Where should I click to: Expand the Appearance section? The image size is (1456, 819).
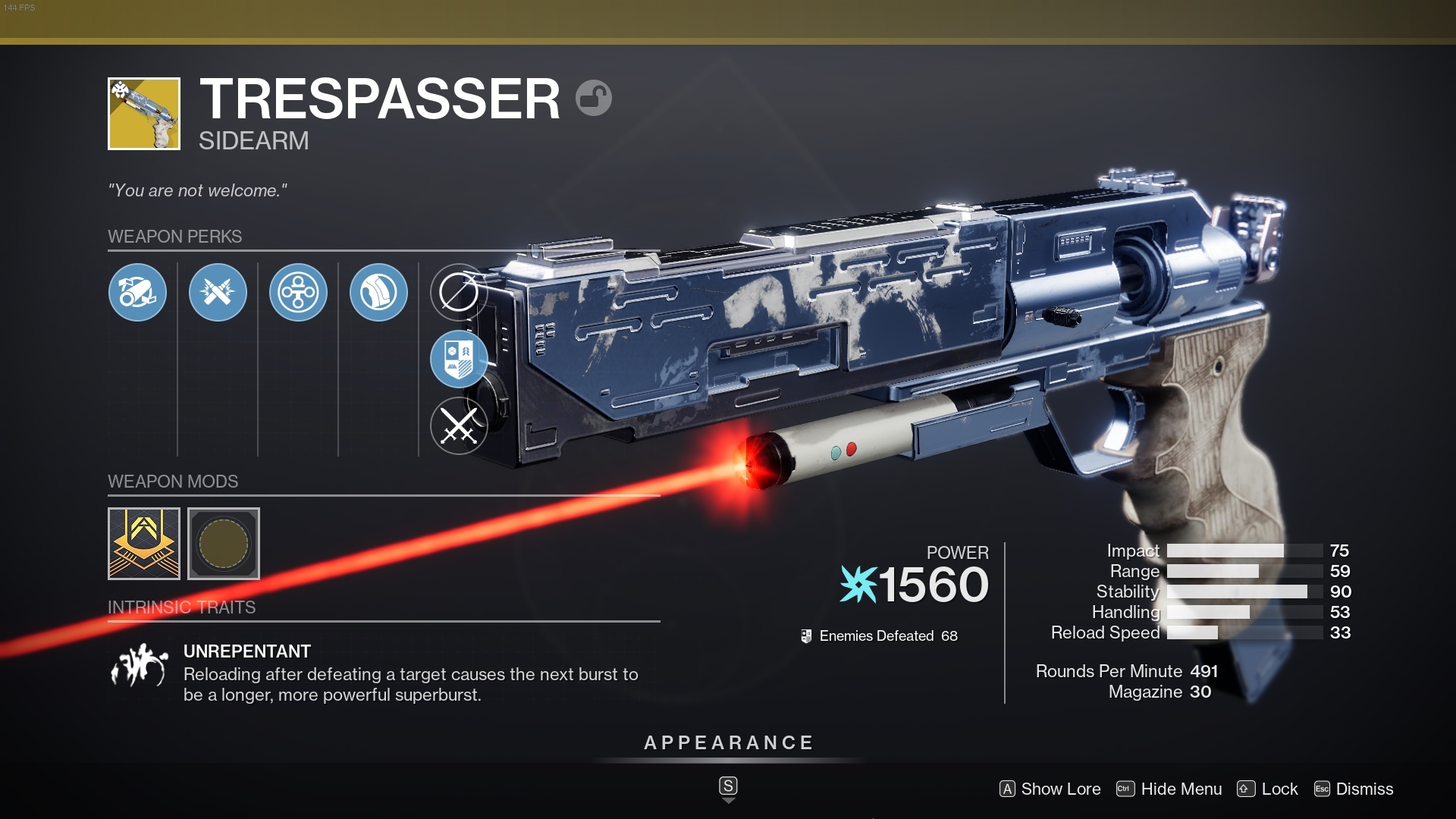[728, 743]
